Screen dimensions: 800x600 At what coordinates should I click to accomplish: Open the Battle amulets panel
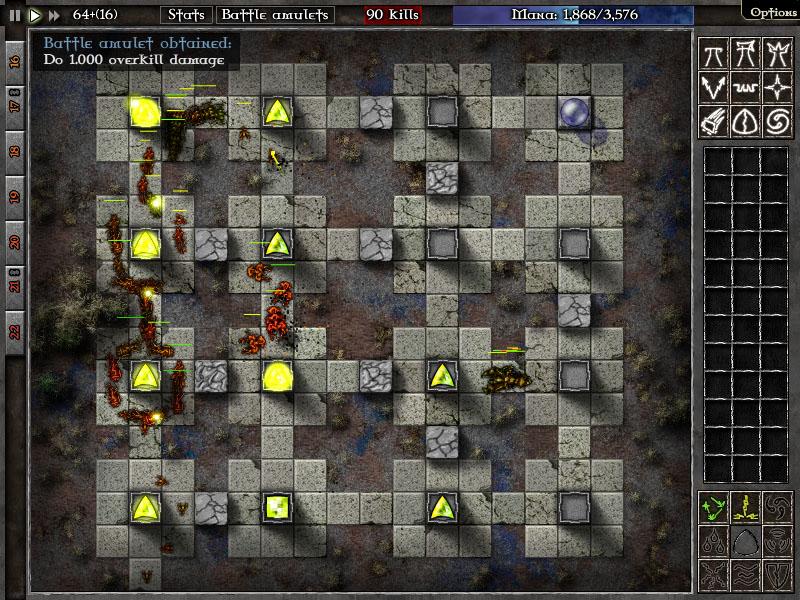[274, 15]
